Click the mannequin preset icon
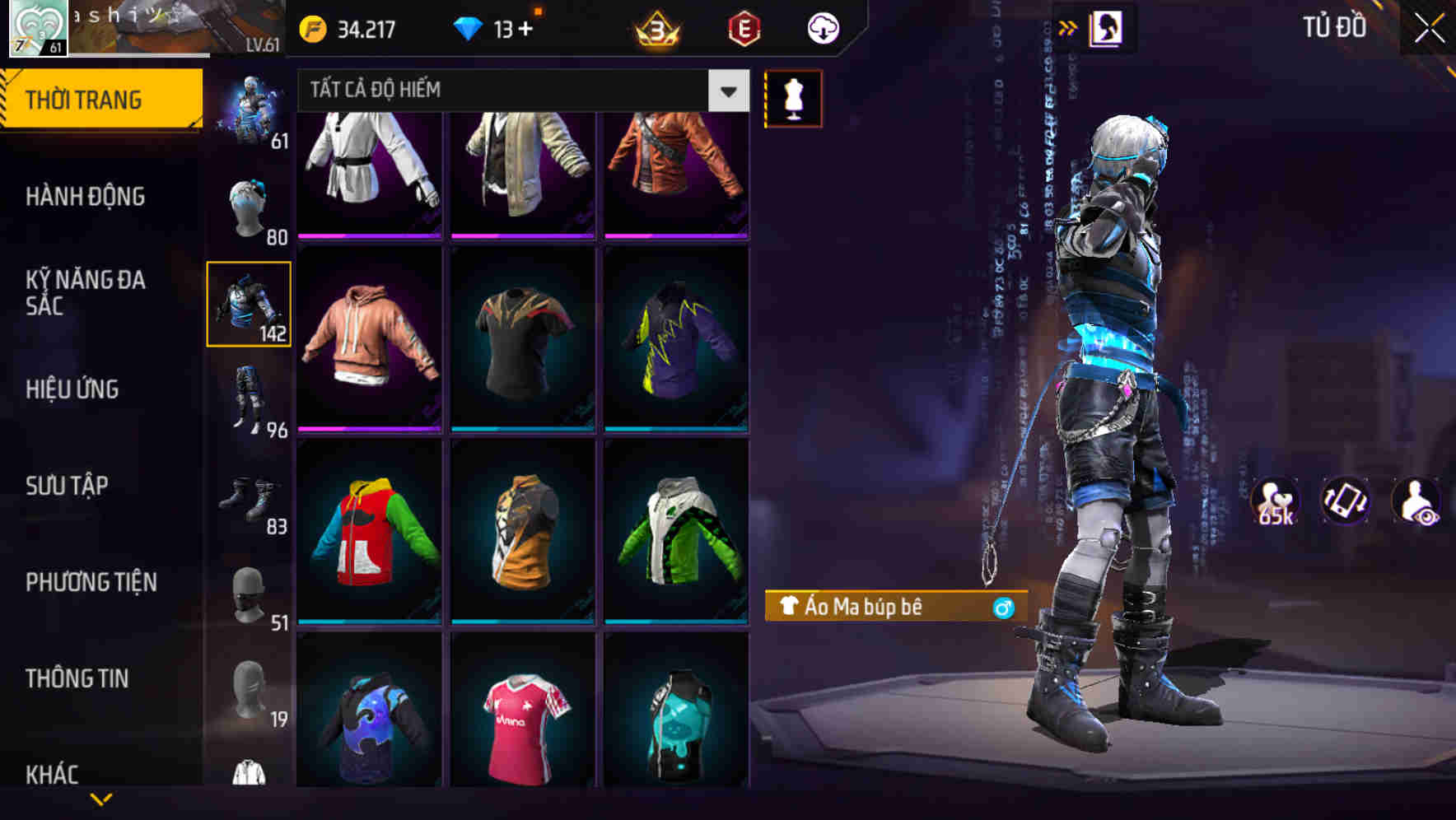 793,99
